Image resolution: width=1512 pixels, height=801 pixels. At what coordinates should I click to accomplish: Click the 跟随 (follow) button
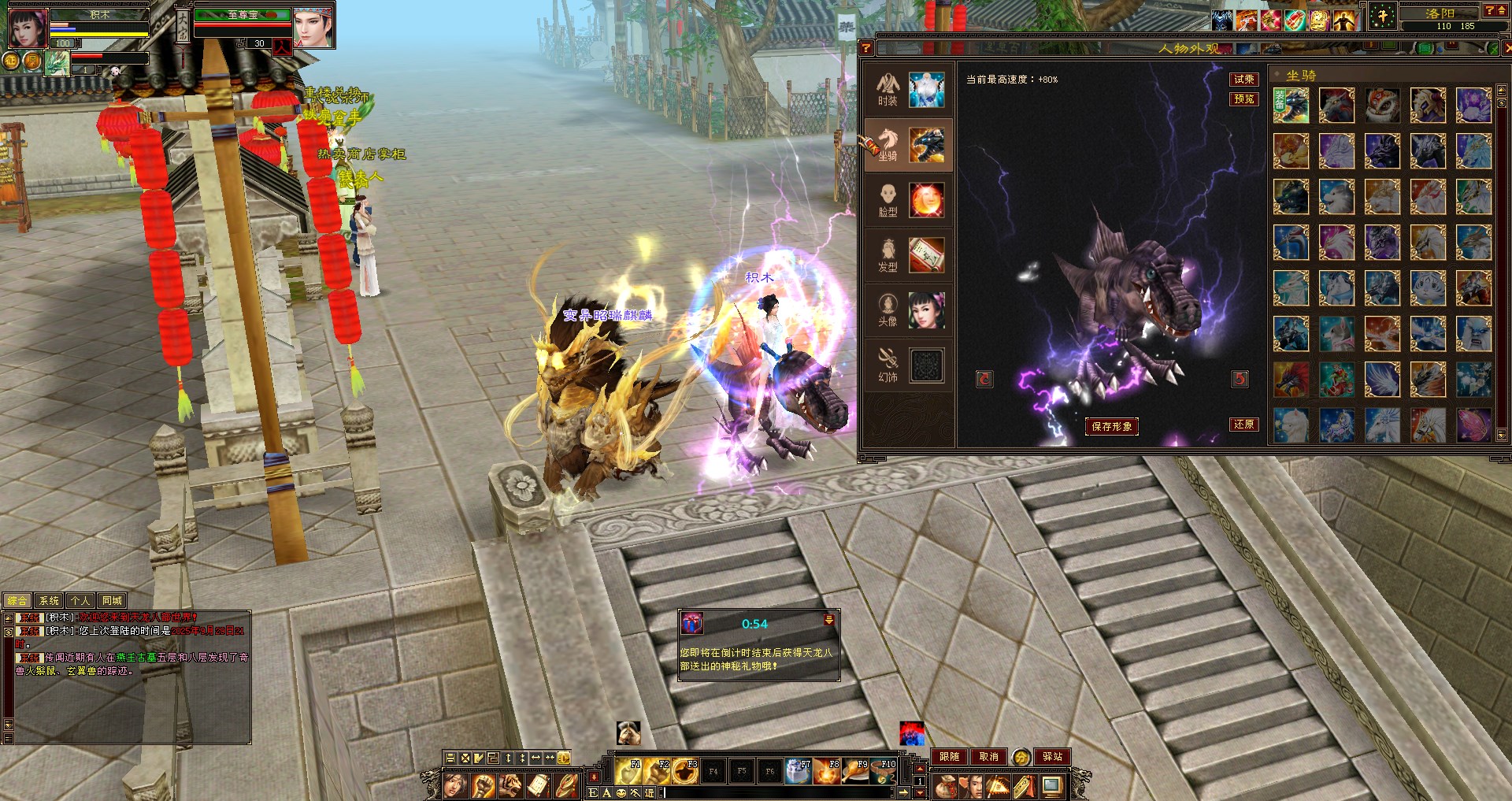pos(950,757)
